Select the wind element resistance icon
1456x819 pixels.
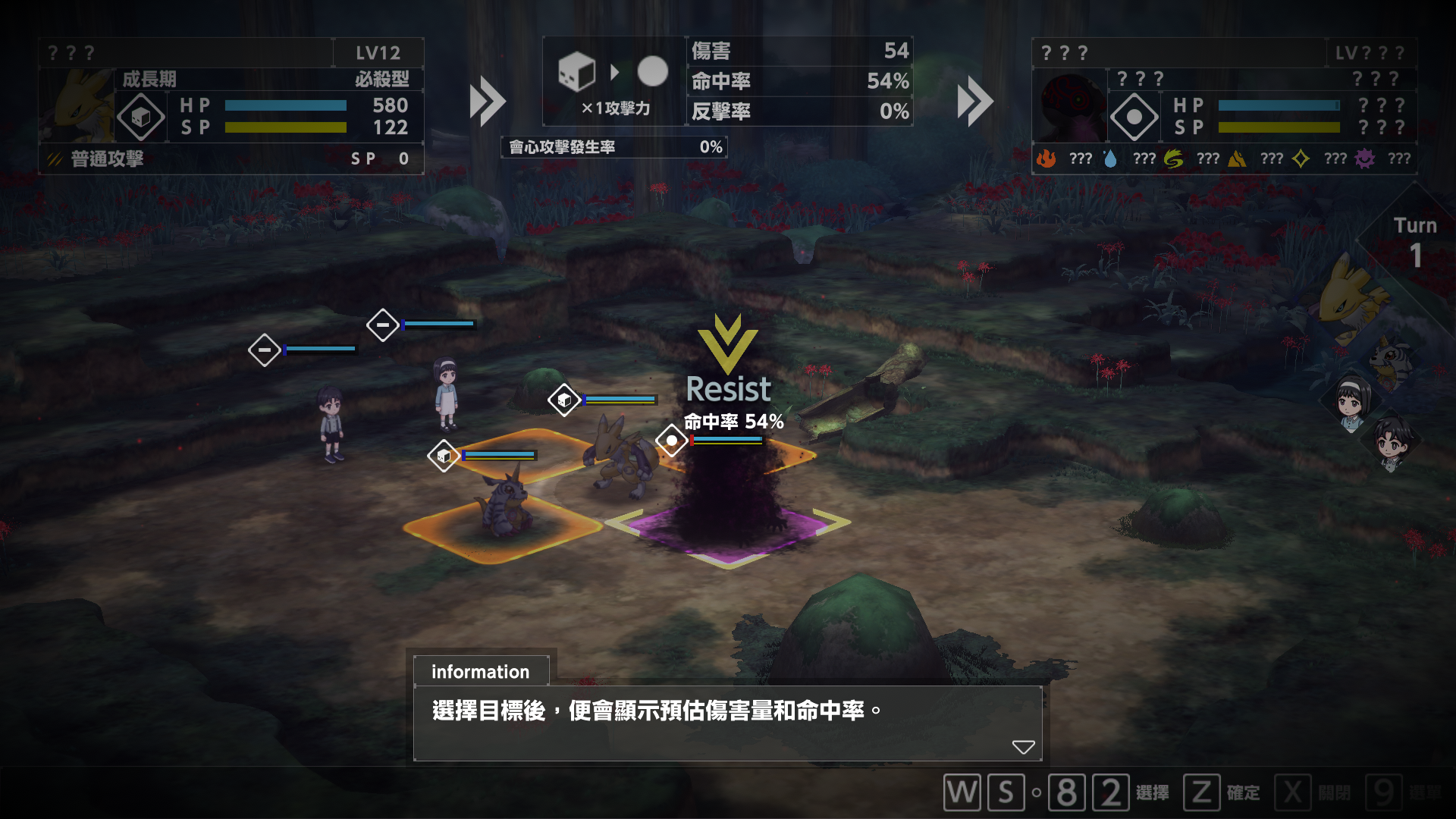tap(1172, 158)
